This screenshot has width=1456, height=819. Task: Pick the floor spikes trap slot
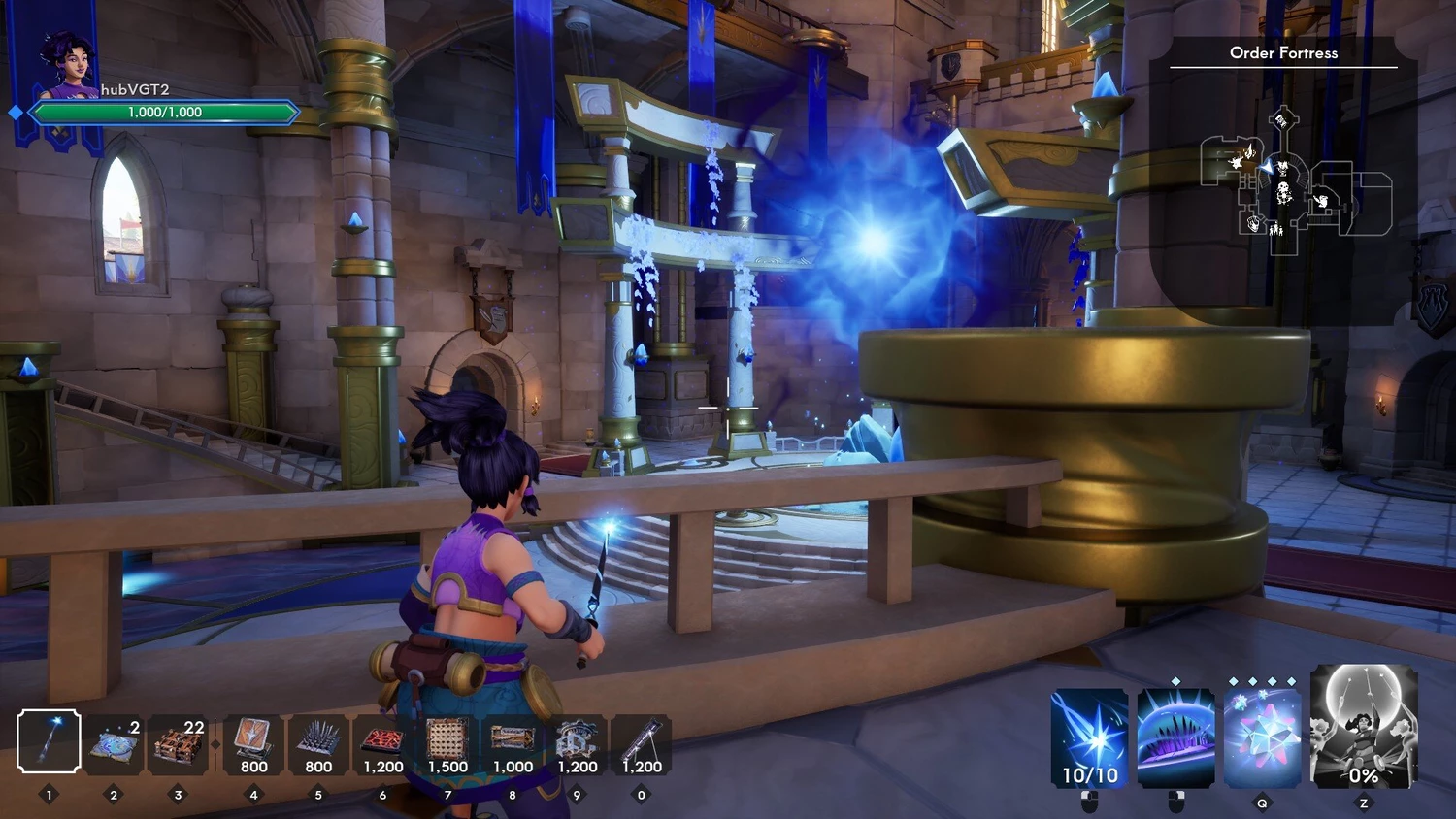point(318,745)
